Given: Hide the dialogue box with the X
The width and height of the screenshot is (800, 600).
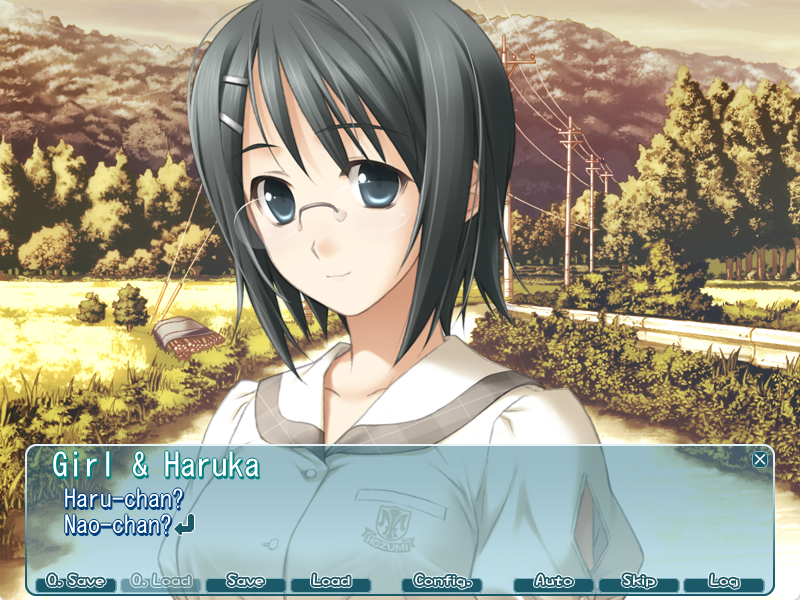Looking at the screenshot, I should [760, 459].
